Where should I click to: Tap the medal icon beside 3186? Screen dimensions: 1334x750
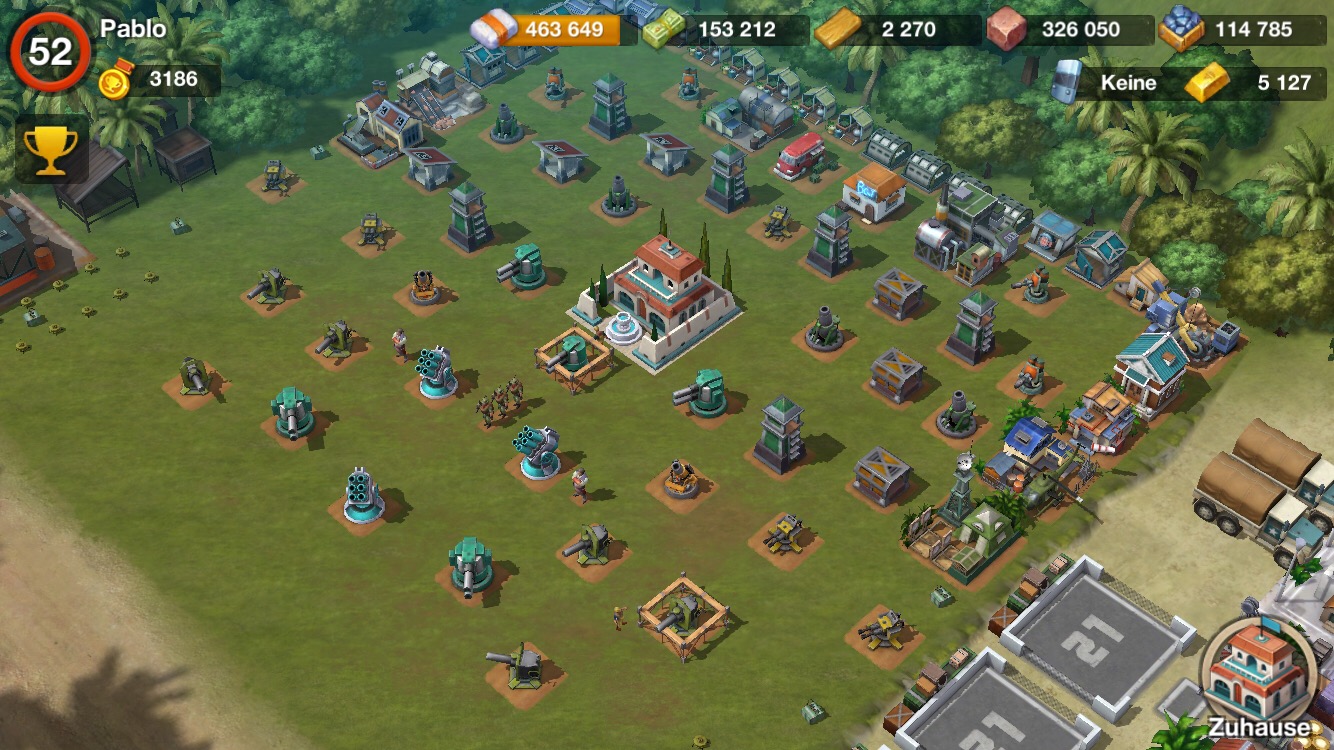(x=117, y=80)
